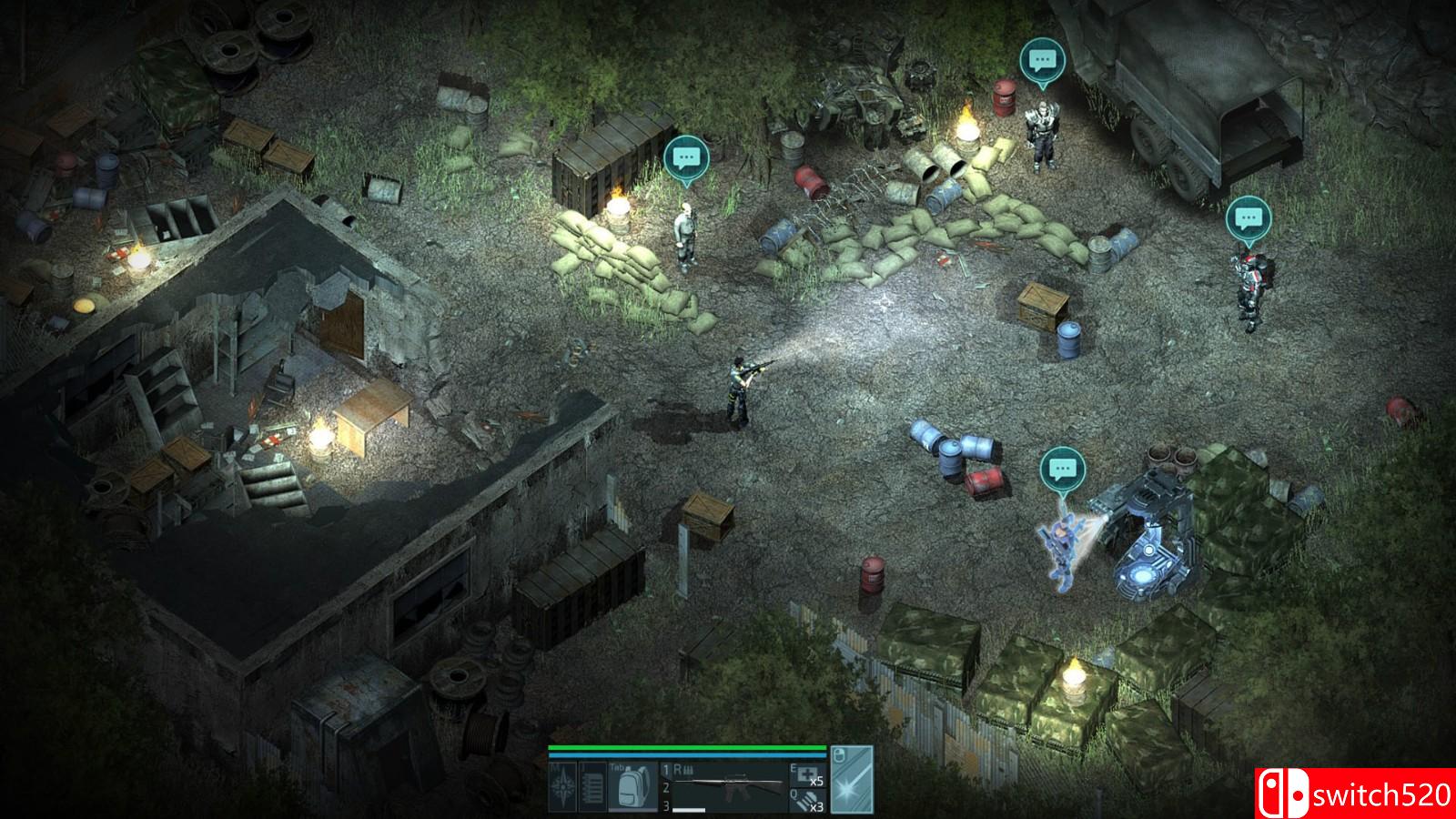Open dialogue bubble above the red-armored soldier
Viewport: 1456px width, 819px height.
tap(1247, 218)
